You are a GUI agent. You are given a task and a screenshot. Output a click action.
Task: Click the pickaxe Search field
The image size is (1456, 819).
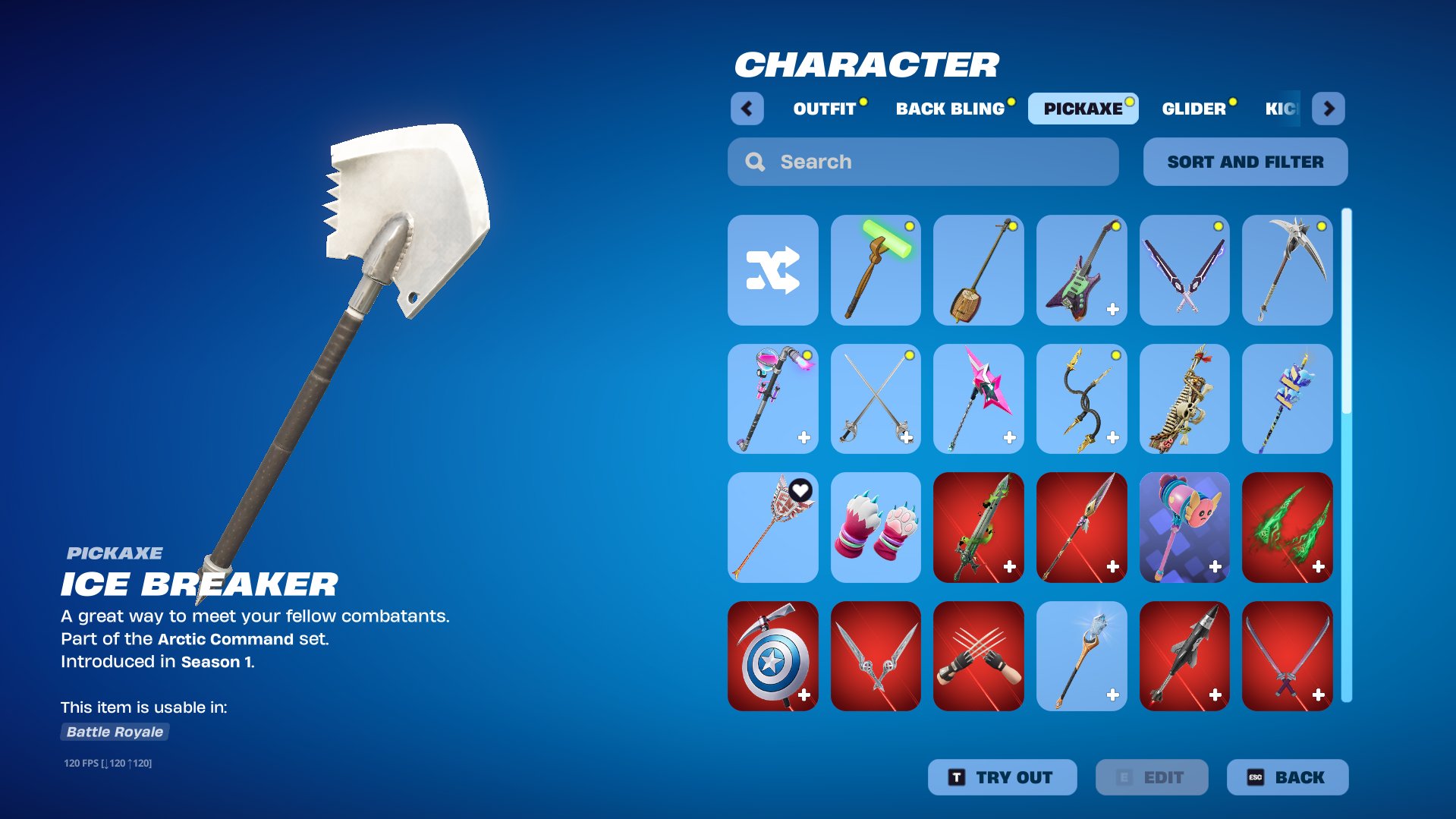pos(923,162)
